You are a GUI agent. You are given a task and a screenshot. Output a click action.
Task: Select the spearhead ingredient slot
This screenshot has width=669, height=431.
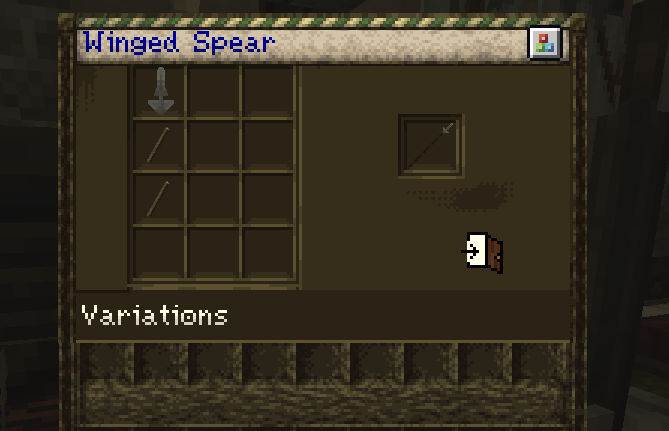(159, 92)
